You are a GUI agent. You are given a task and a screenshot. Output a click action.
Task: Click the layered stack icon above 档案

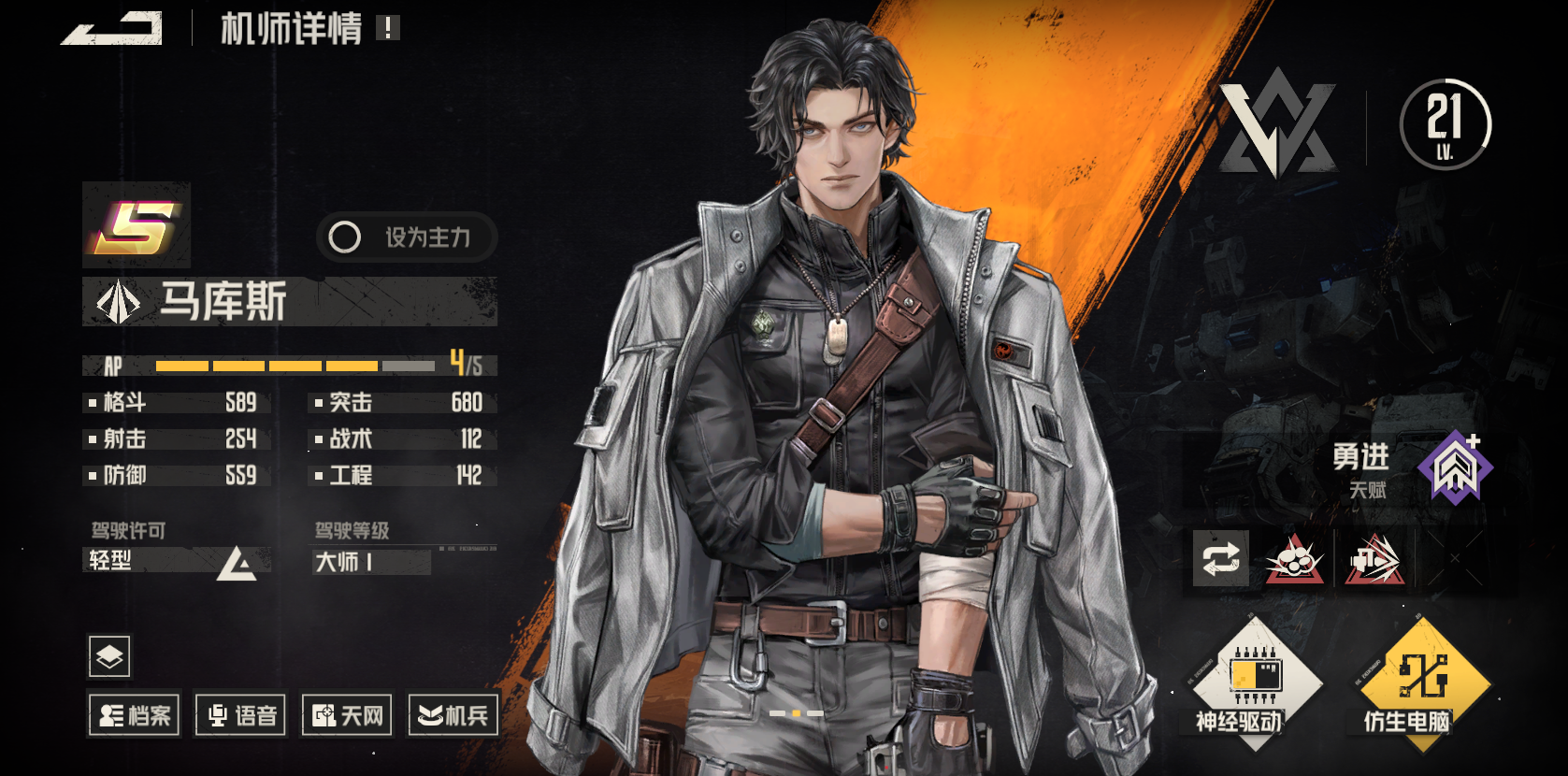point(109,658)
